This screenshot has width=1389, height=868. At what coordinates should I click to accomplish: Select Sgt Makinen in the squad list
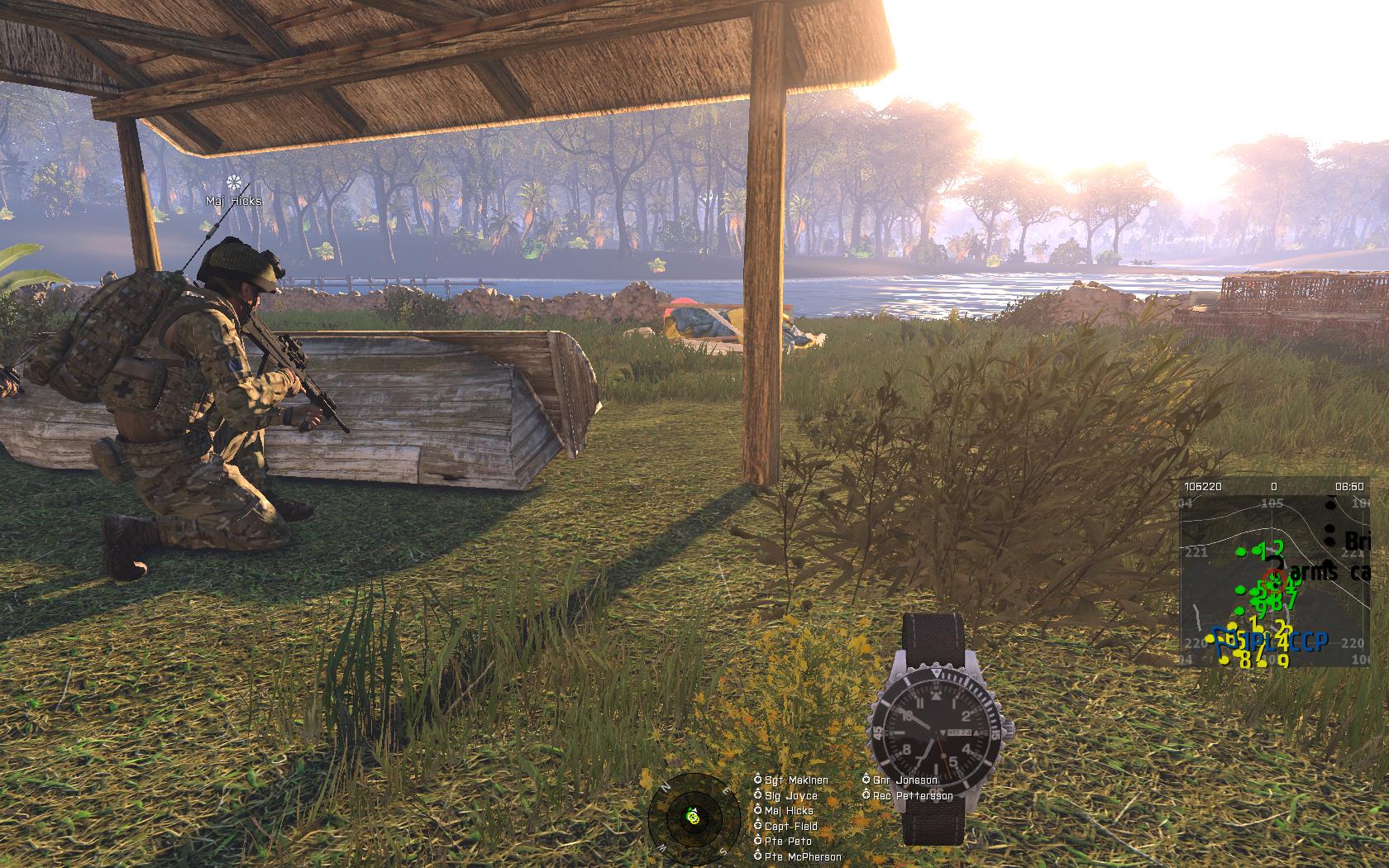[x=795, y=780]
